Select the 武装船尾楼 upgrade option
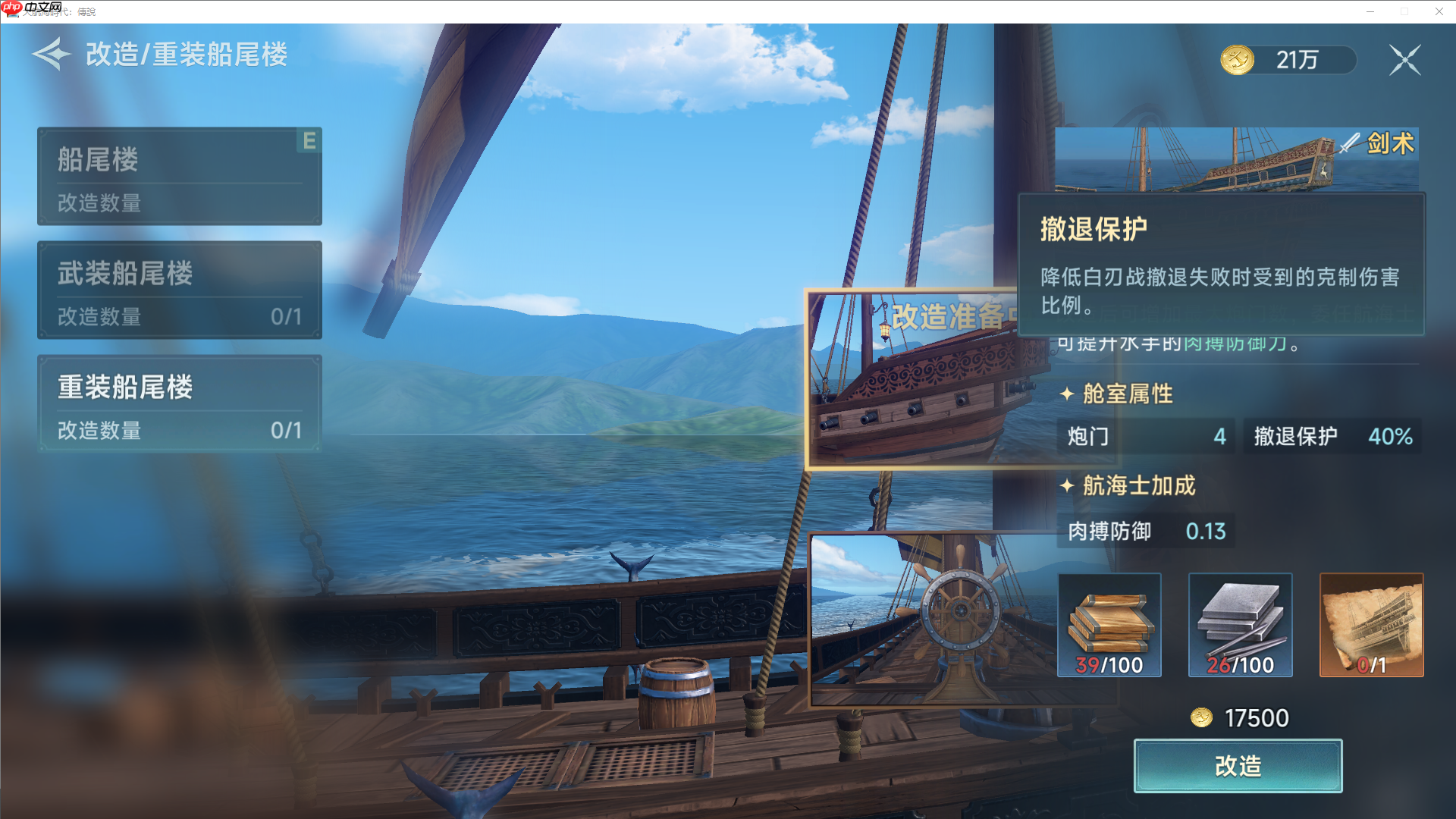 pyautogui.click(x=179, y=290)
